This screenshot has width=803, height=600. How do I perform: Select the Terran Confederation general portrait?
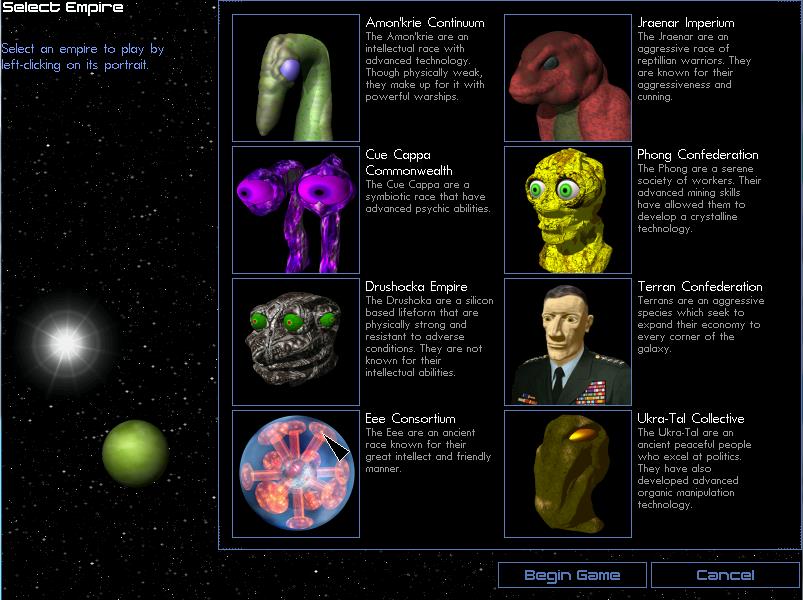coord(568,341)
